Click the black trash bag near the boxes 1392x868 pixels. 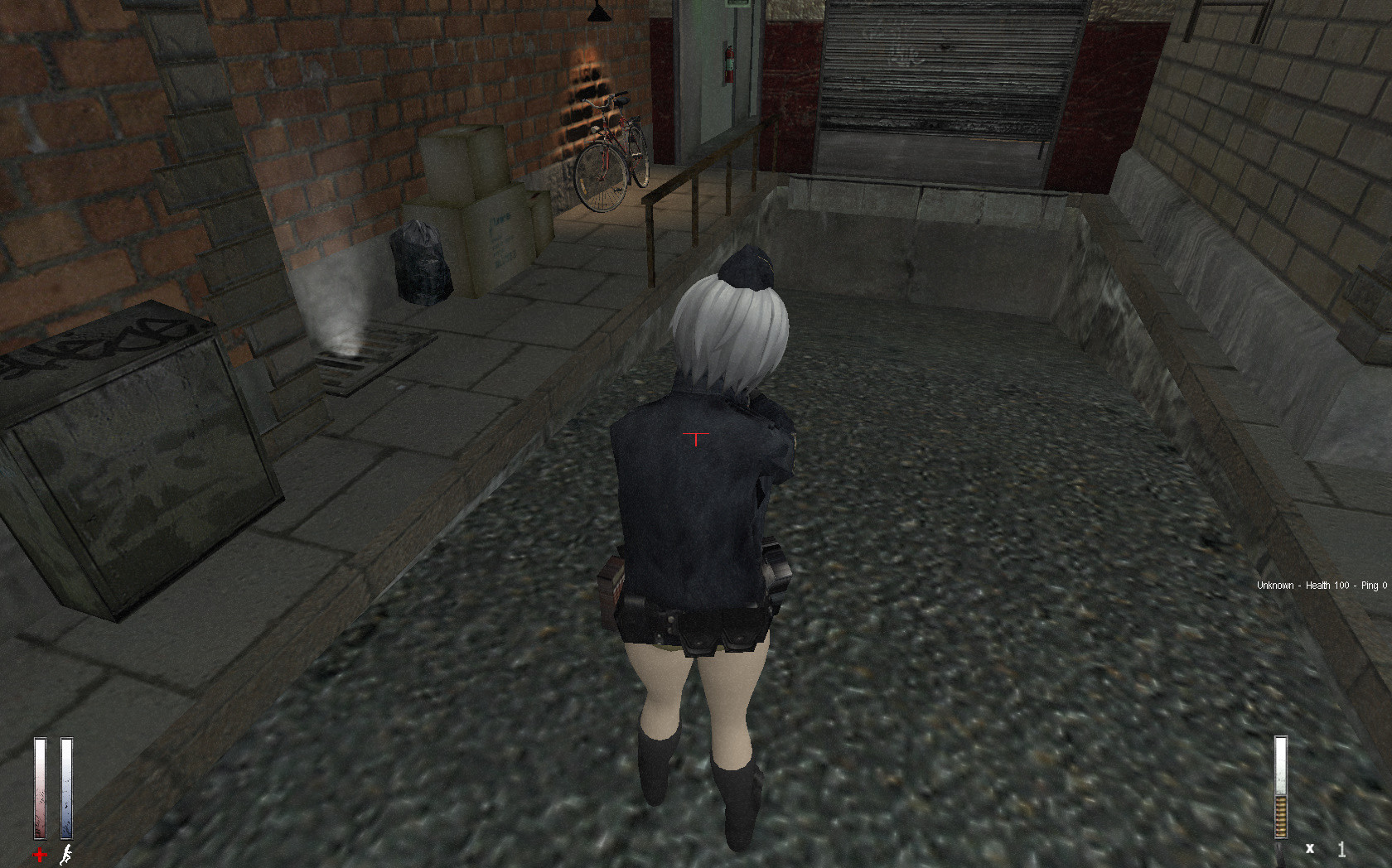point(421,261)
